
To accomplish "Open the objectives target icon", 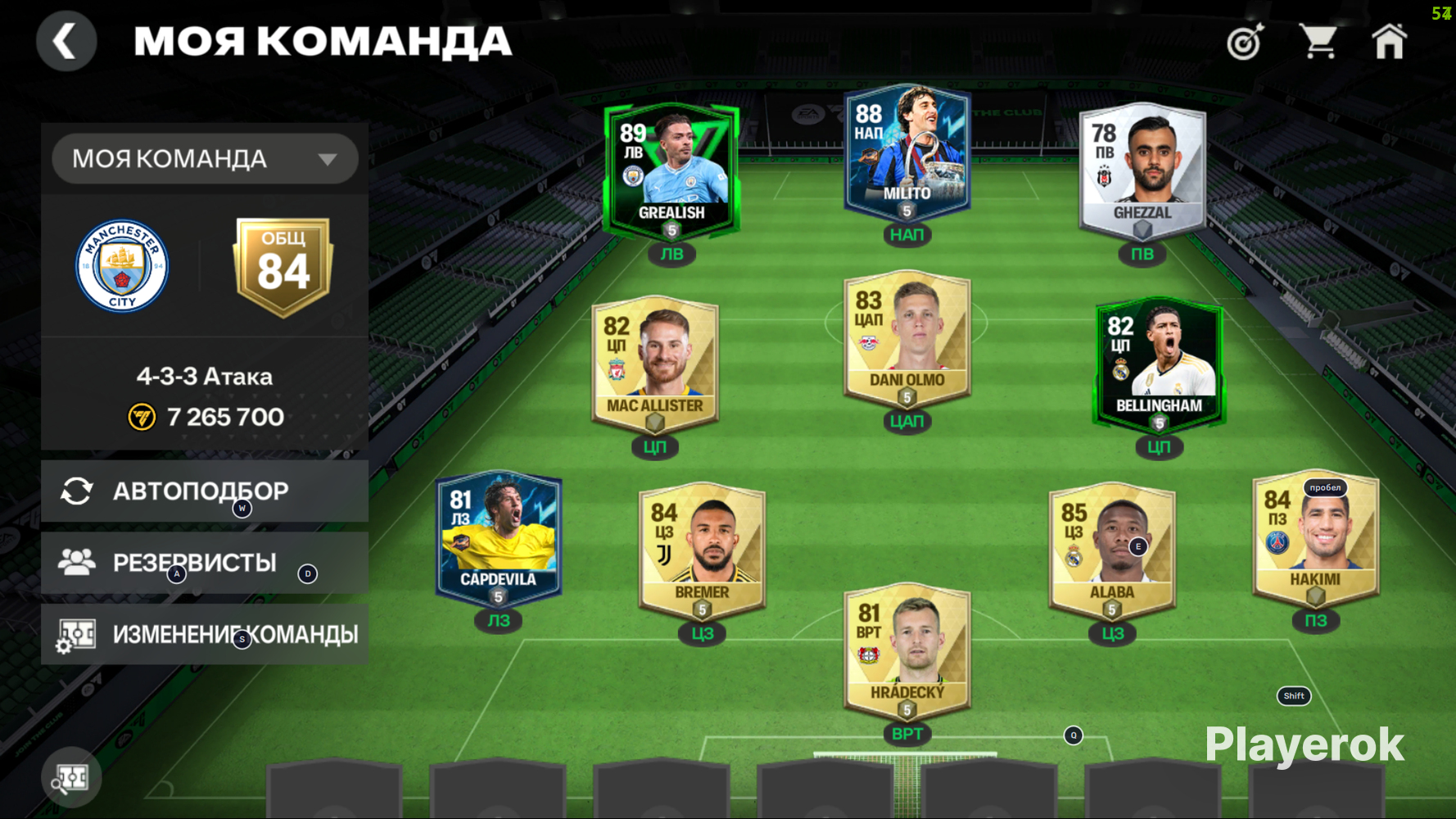I will pyautogui.click(x=1245, y=42).
